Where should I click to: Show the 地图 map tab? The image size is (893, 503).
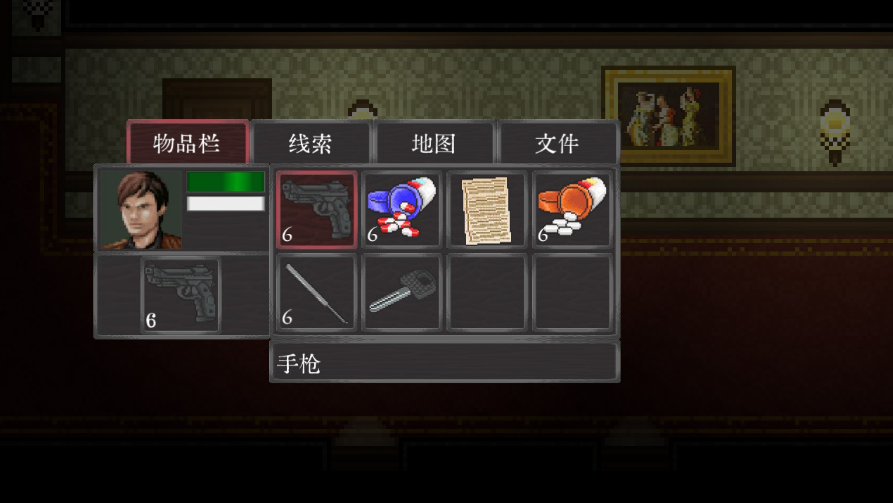pyautogui.click(x=434, y=143)
